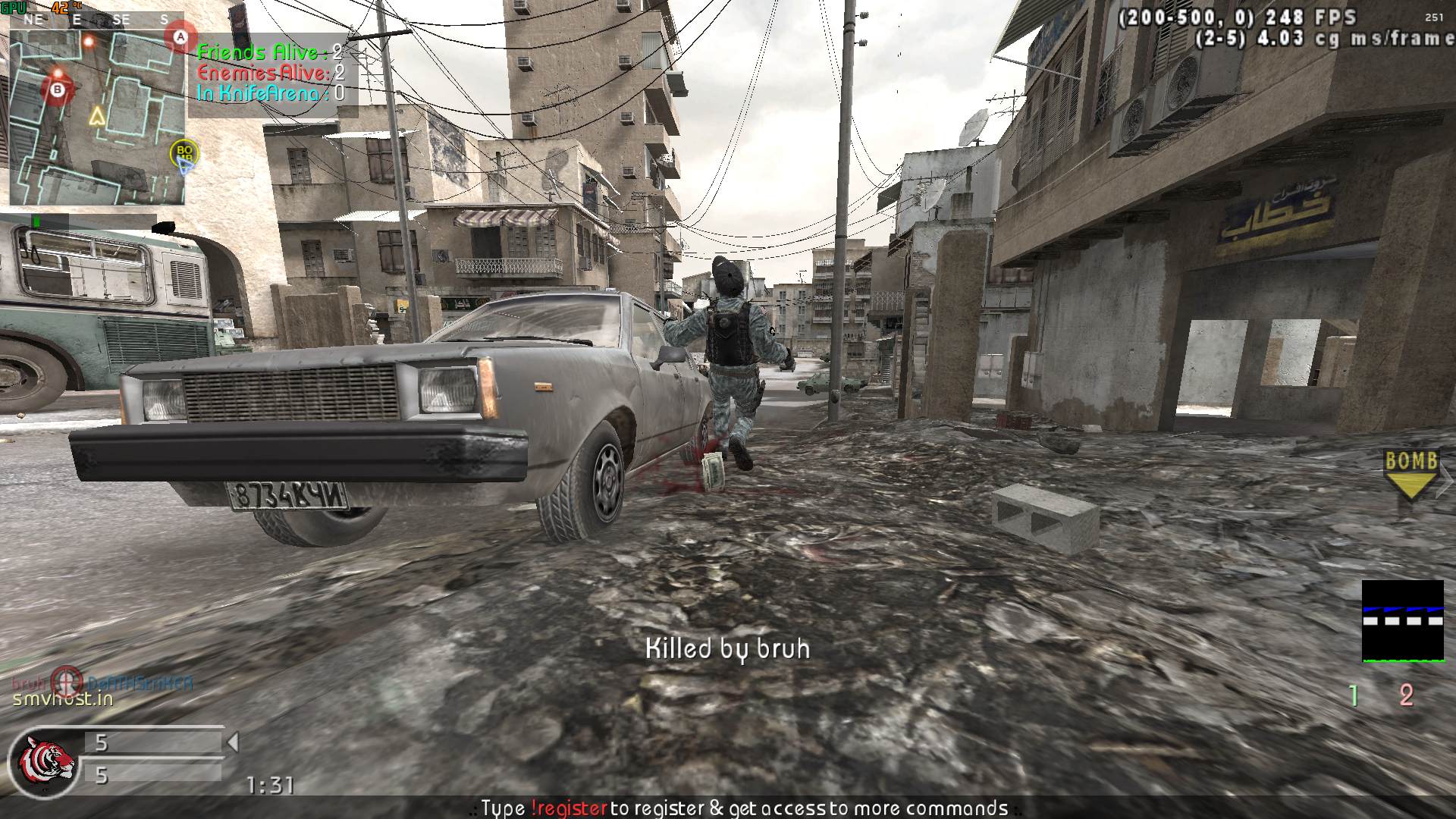
Task: Select bomb site B marker on minimap
Action: coord(57,90)
